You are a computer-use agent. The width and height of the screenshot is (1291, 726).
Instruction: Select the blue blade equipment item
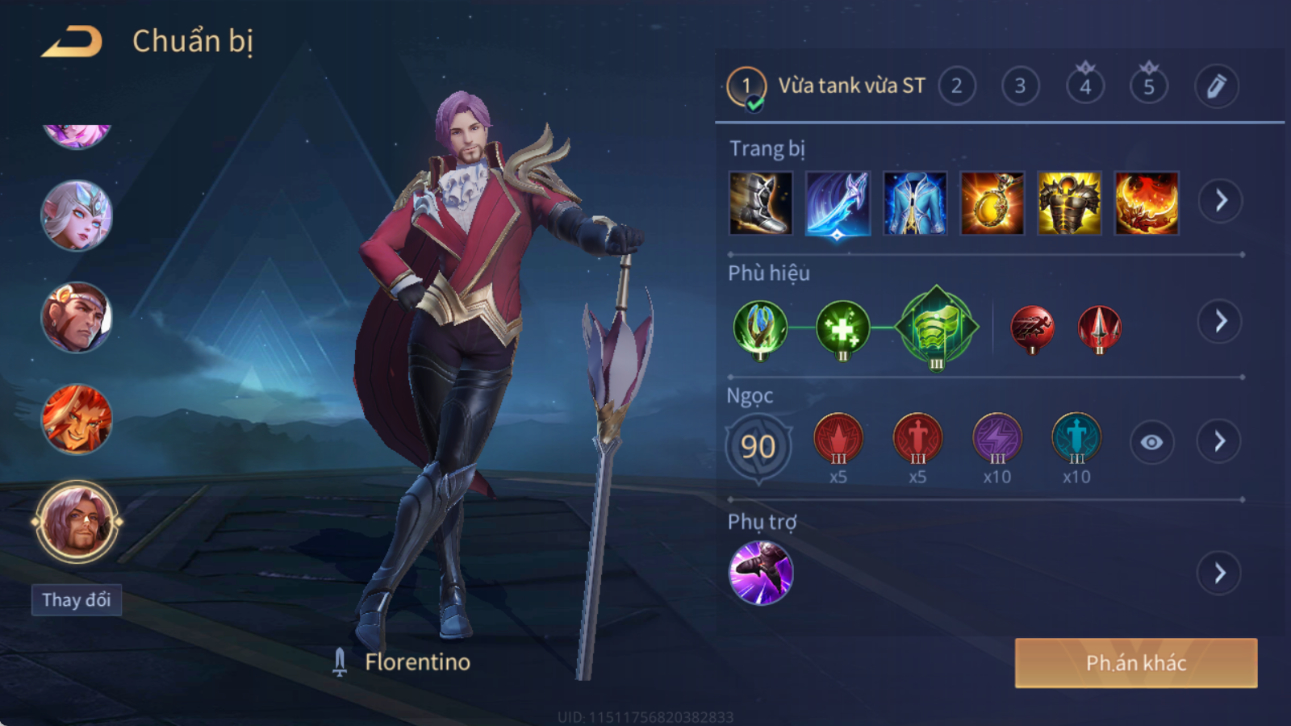pos(837,203)
